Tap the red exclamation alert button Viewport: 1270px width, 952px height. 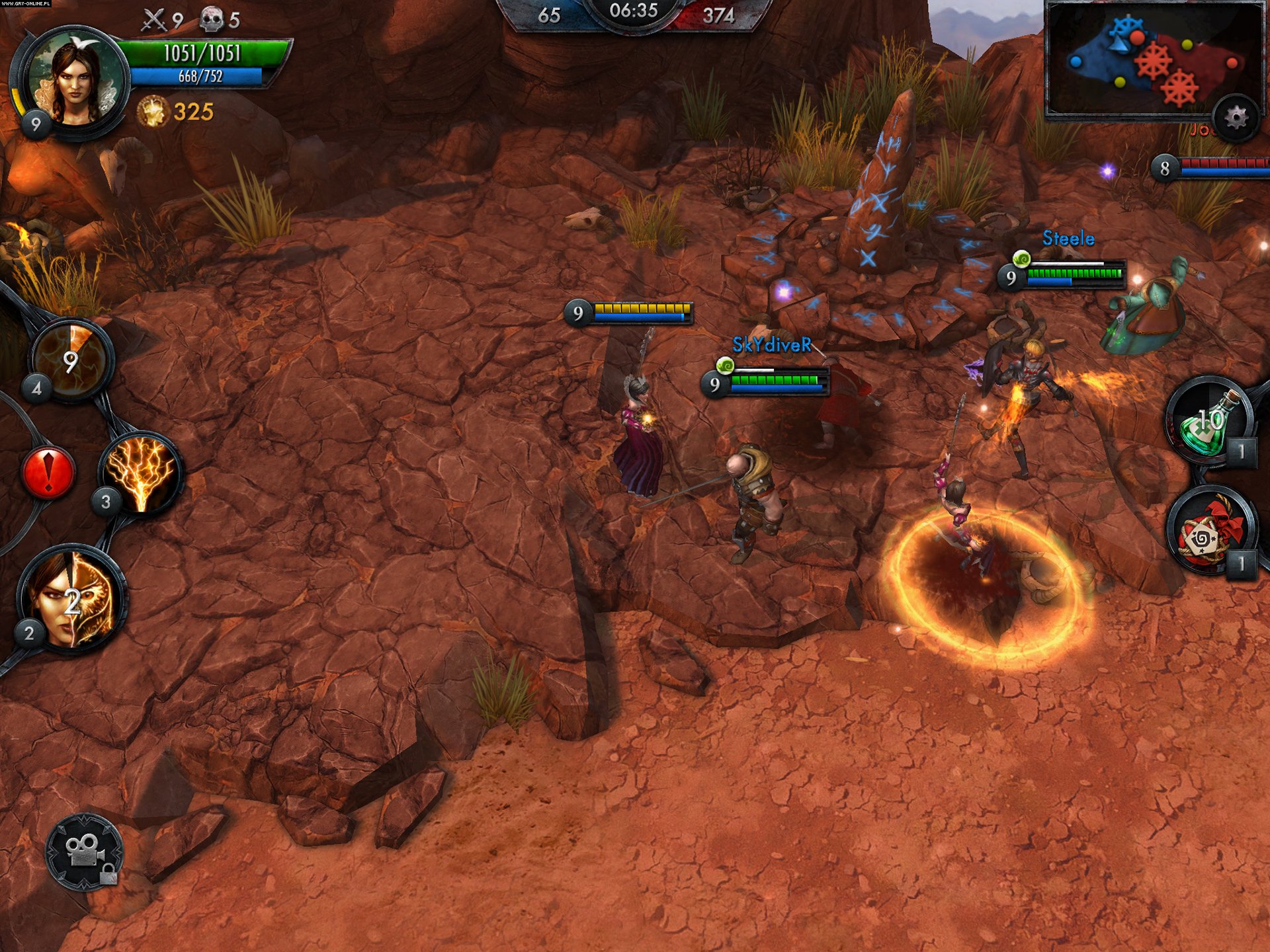[x=48, y=472]
